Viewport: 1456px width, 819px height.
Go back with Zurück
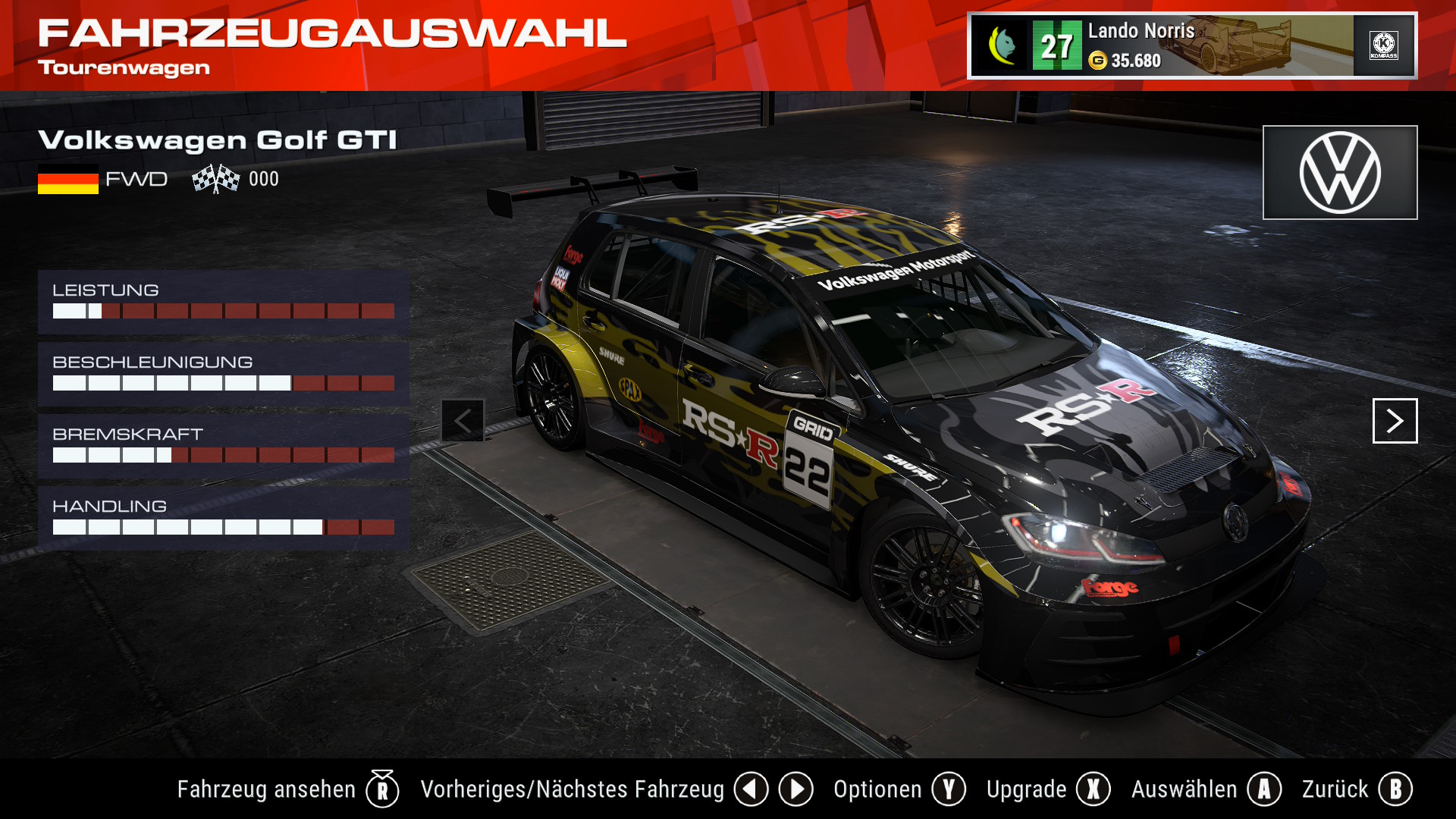click(x=1356, y=789)
